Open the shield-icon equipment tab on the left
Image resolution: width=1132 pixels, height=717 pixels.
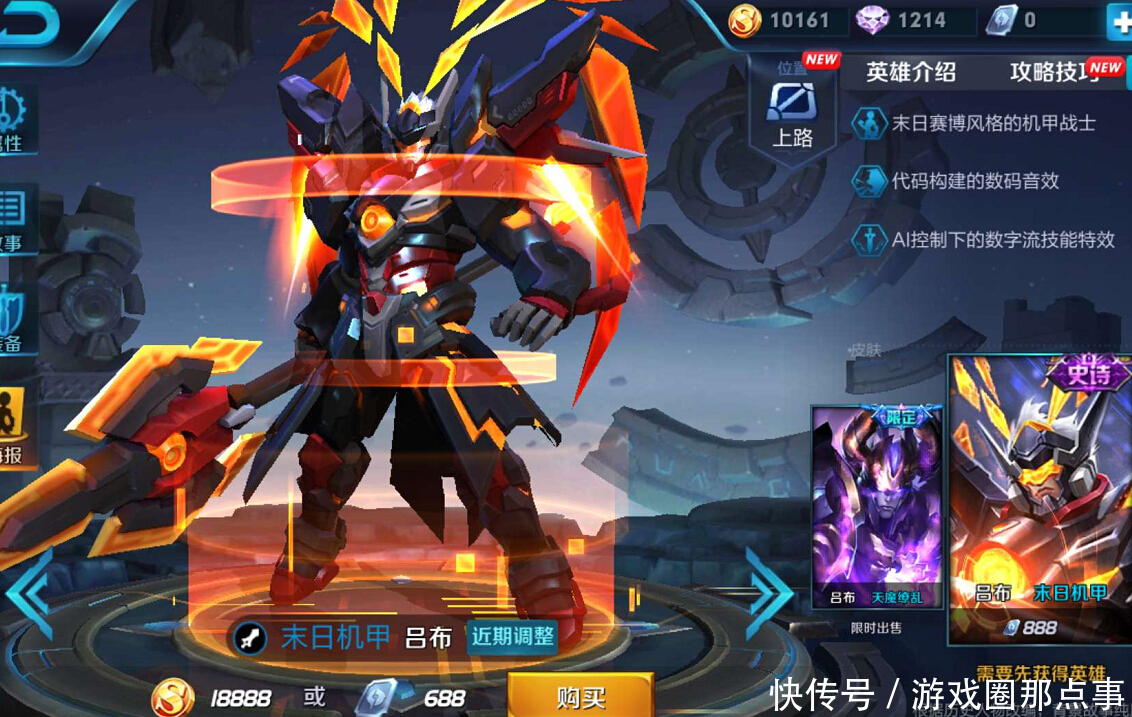[14, 318]
